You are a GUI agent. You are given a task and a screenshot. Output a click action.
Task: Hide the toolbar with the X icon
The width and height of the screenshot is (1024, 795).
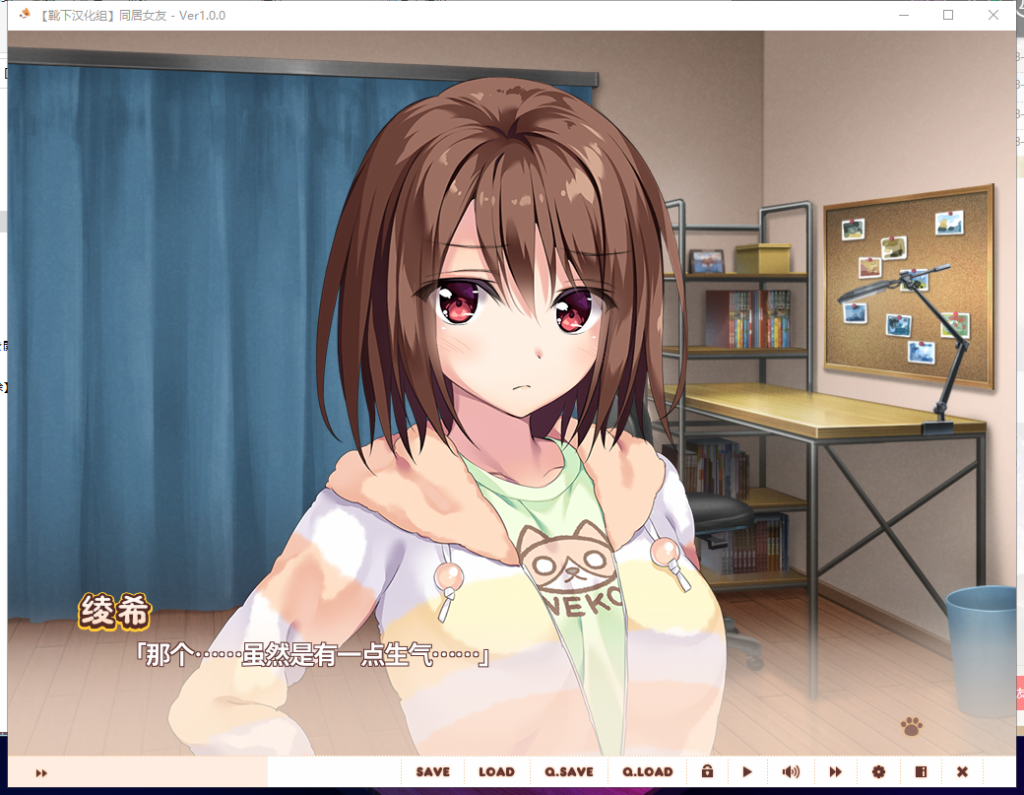[x=962, y=772]
